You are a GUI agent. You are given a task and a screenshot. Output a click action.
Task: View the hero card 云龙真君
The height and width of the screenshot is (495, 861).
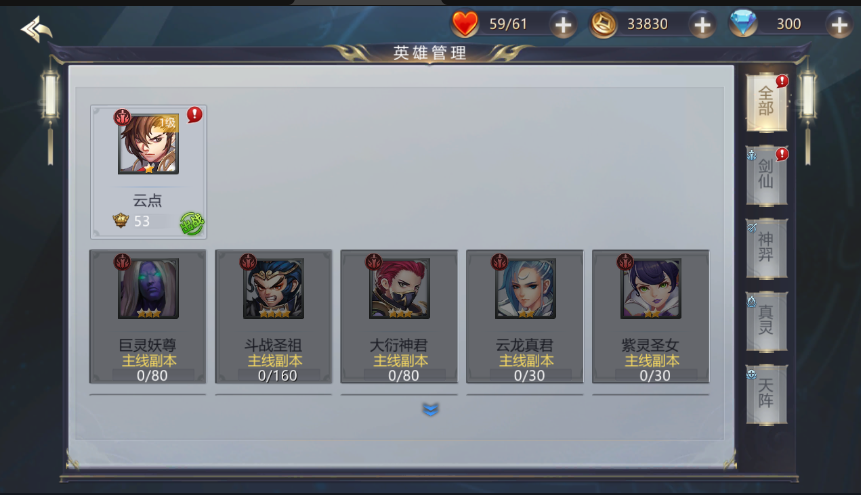(x=525, y=316)
